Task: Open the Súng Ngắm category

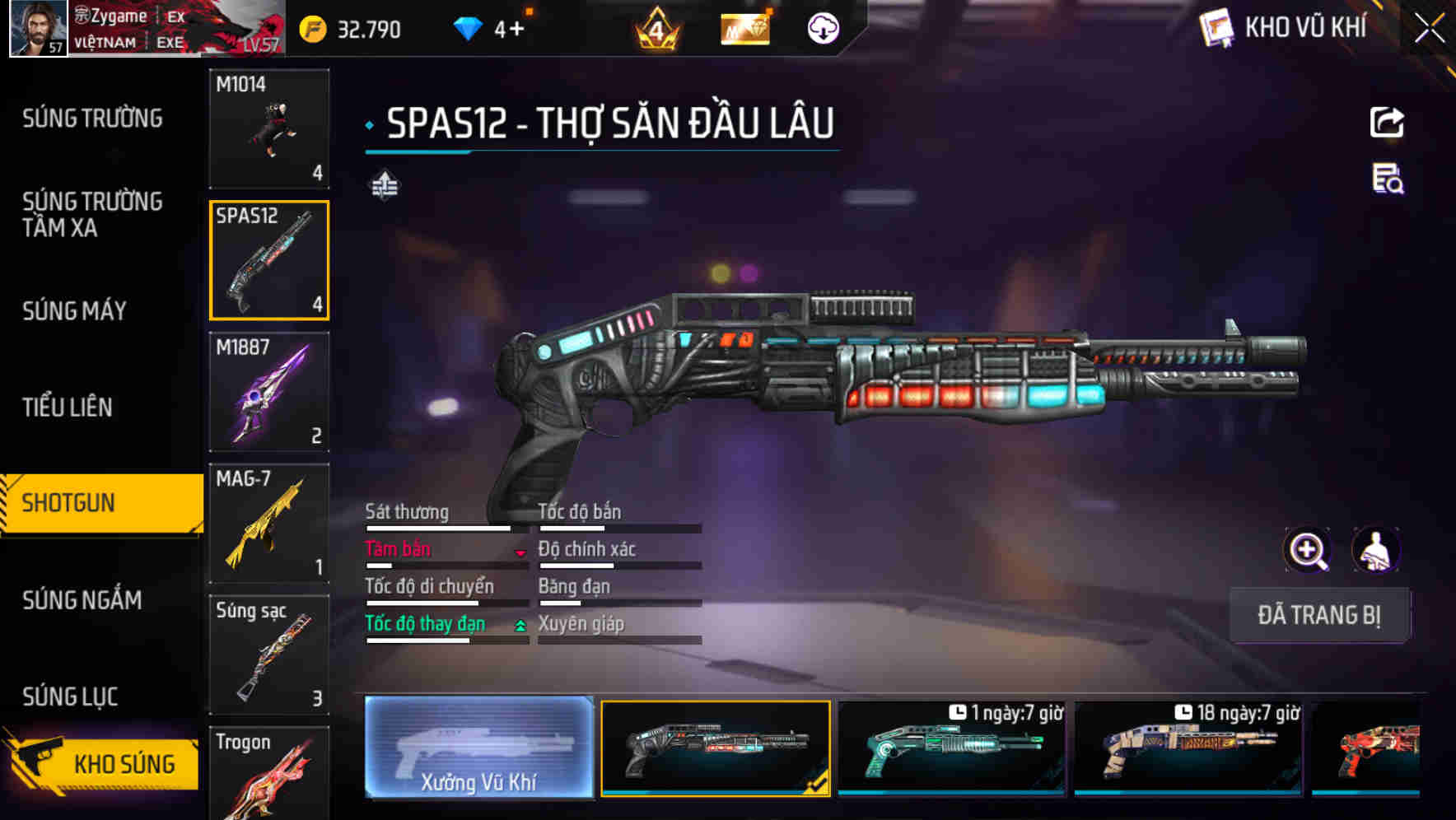Action: [82, 600]
